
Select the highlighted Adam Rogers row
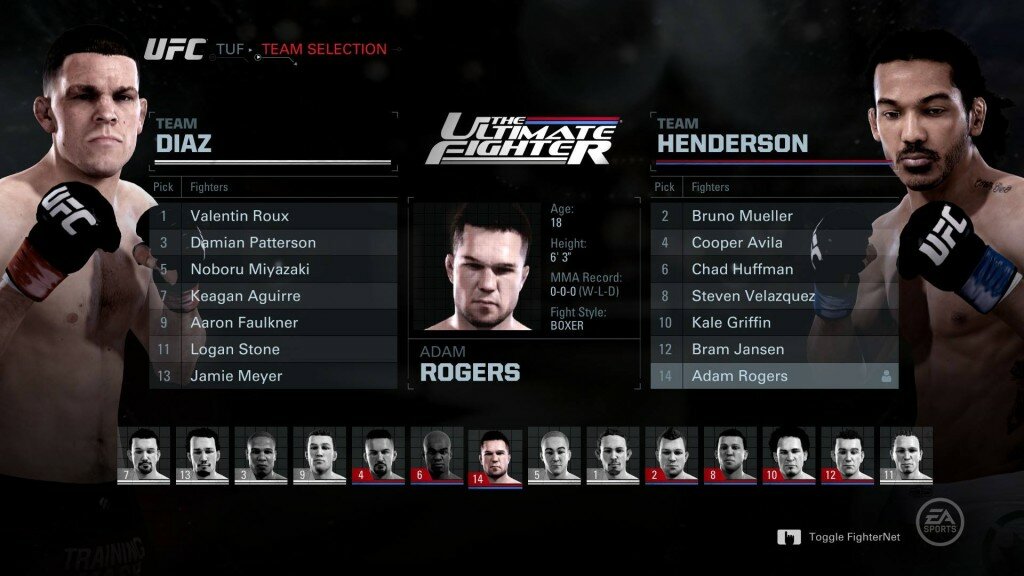coord(773,377)
